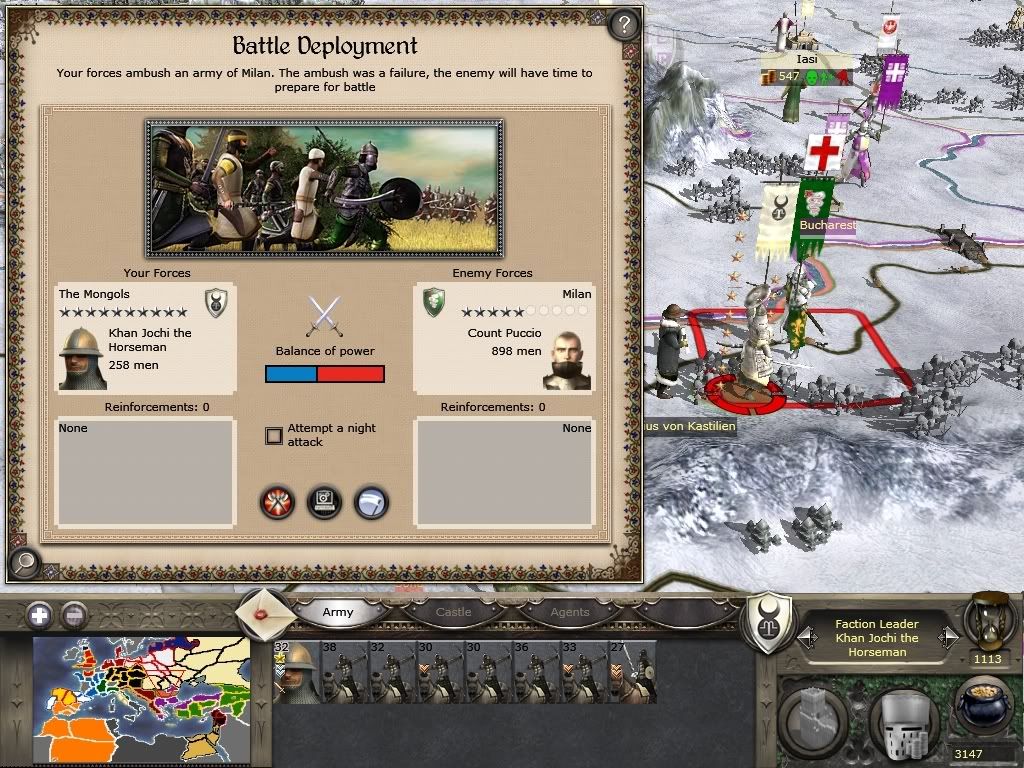Tick the Attempt a night attack checkbox

click(x=274, y=435)
